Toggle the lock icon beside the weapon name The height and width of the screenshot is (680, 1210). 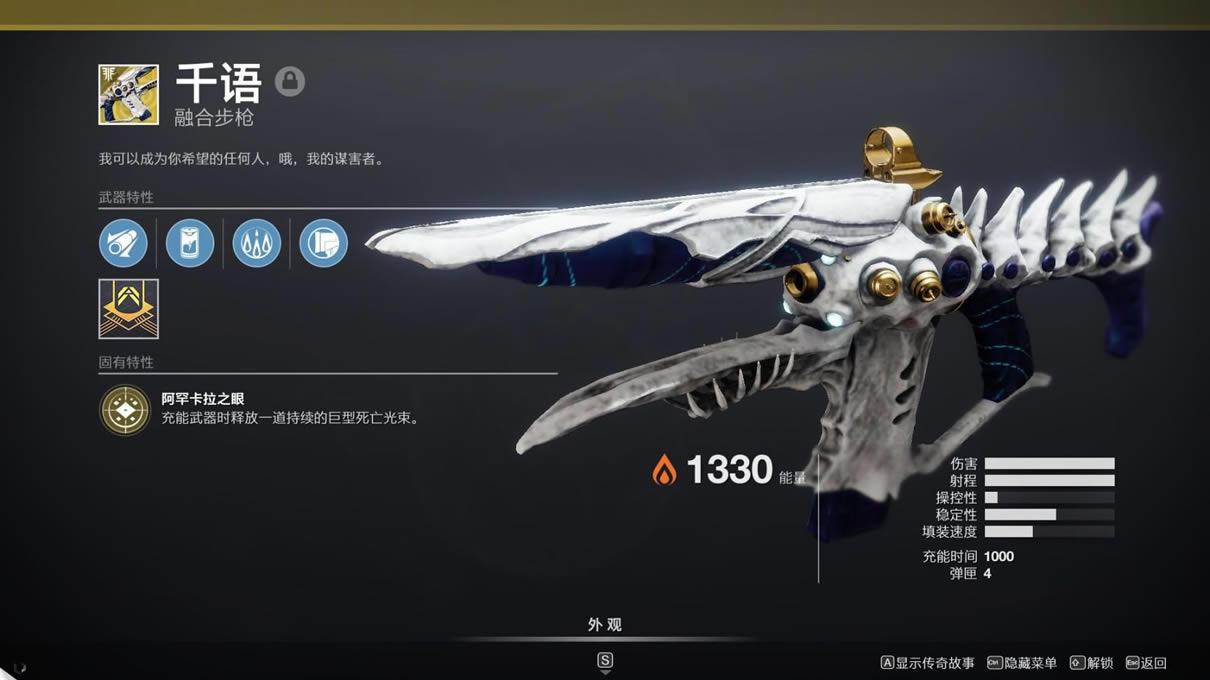point(290,81)
